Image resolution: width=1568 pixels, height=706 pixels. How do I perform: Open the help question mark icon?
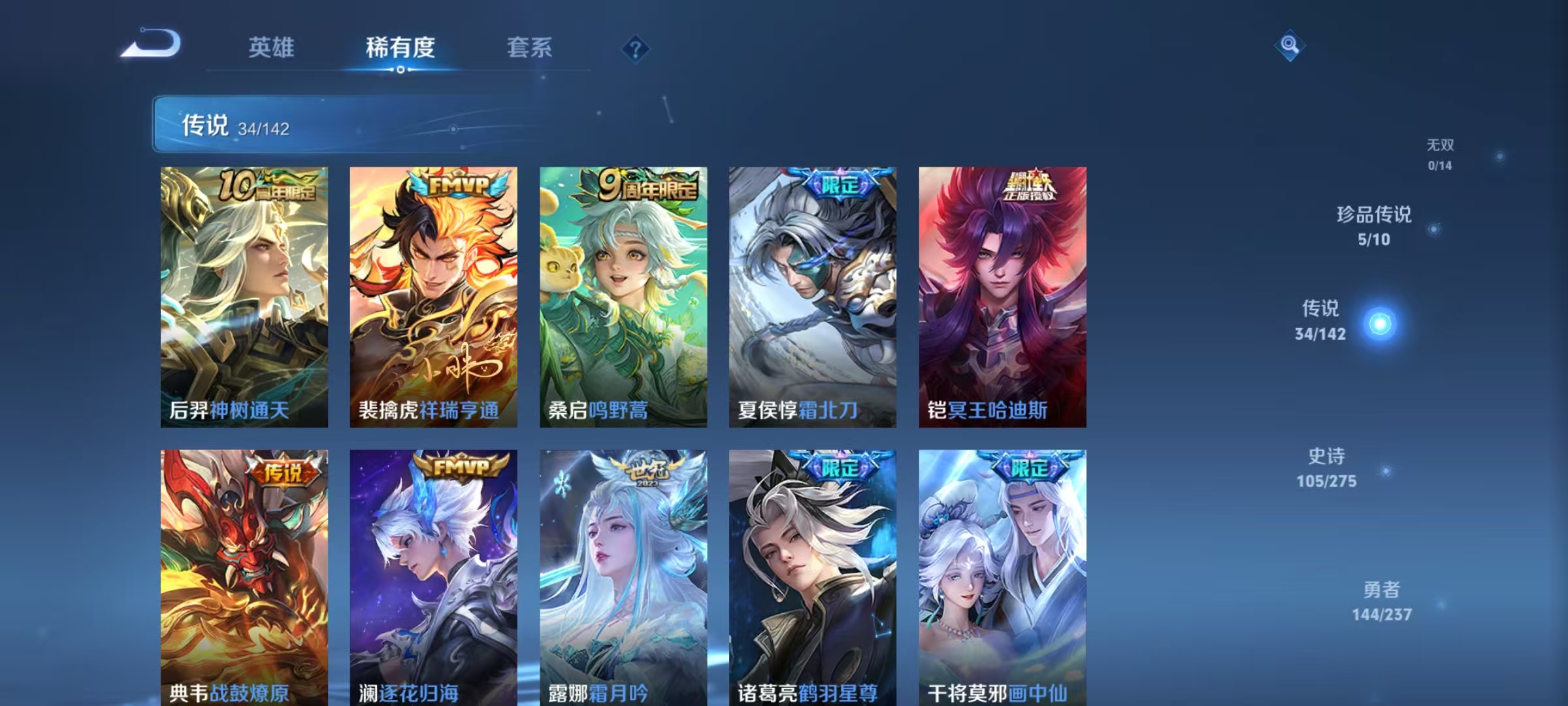(636, 50)
